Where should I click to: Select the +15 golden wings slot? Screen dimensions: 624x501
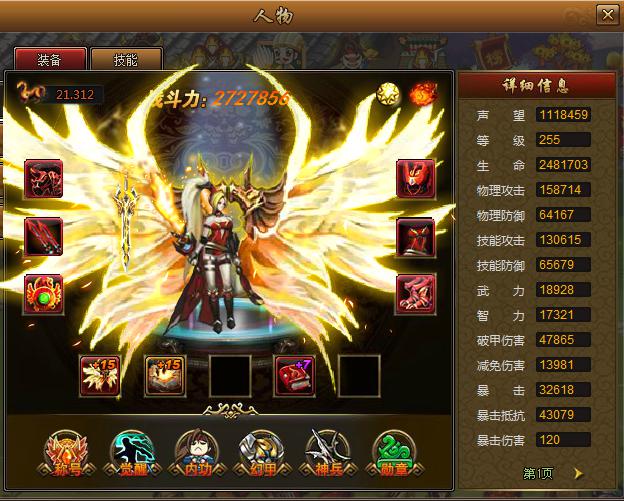99,375
